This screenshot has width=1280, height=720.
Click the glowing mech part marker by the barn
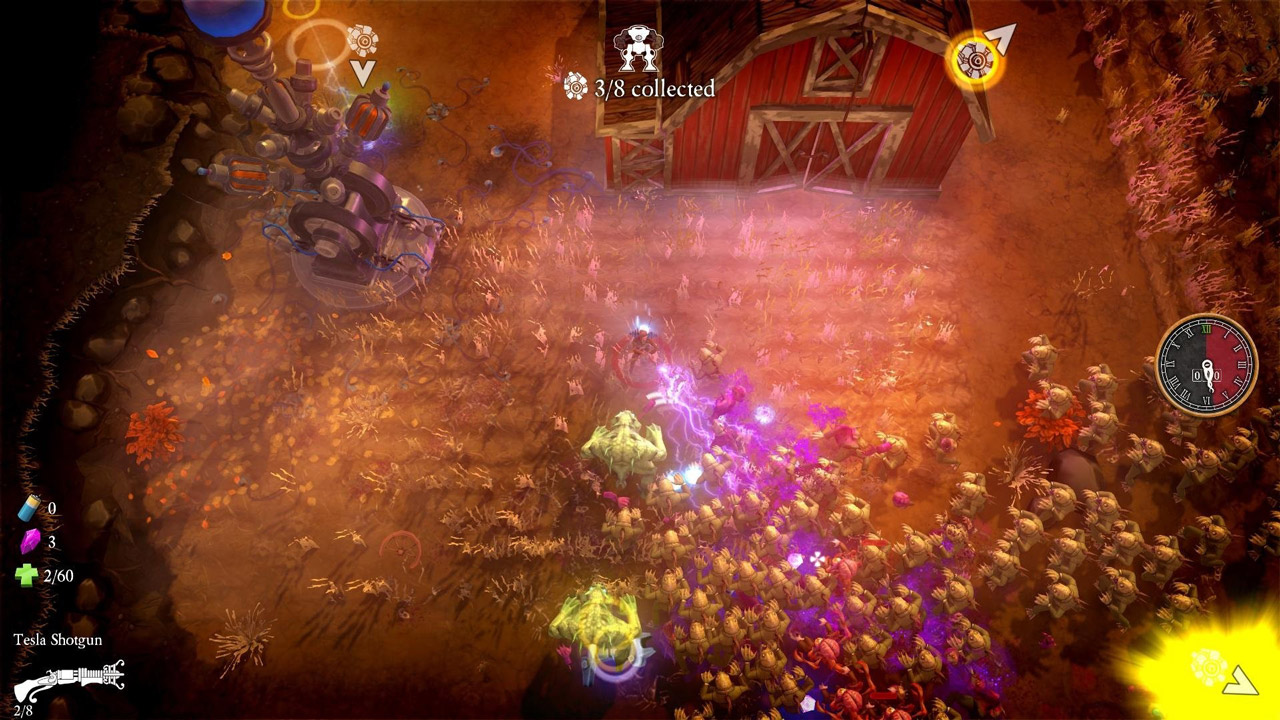974,60
